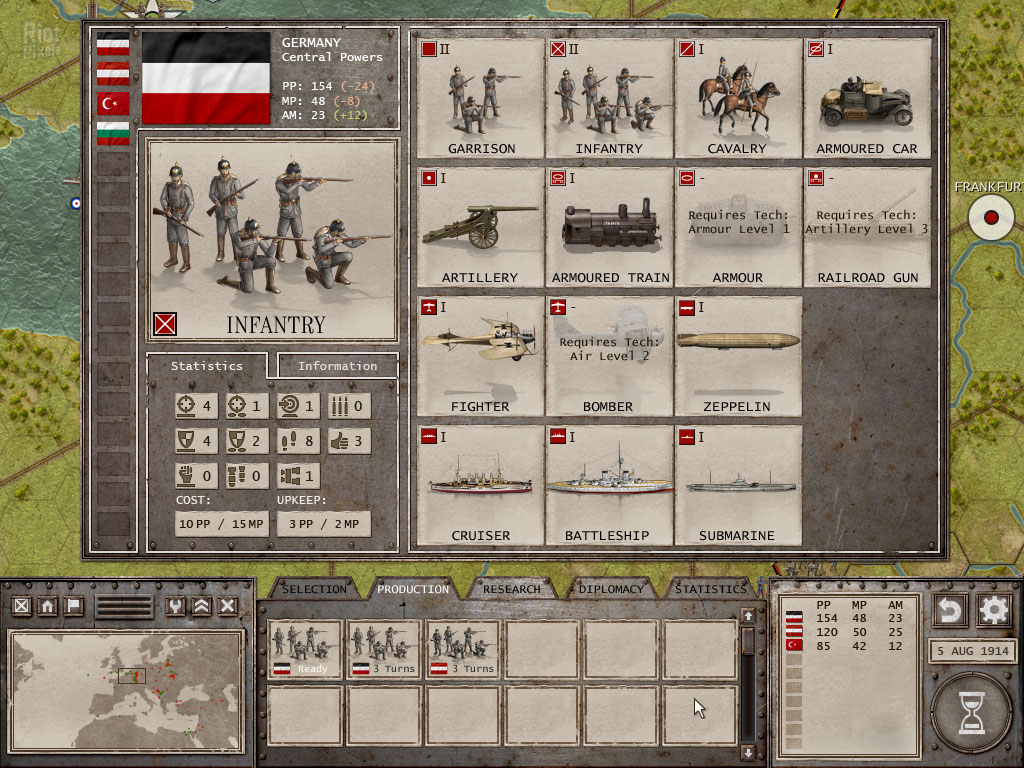This screenshot has height=768, width=1024.
Task: Select the Artillery unit card
Action: (480, 227)
